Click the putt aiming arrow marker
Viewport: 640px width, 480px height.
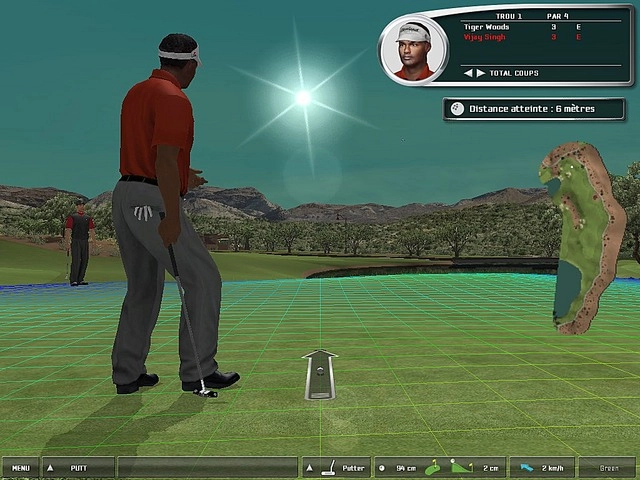point(320,374)
